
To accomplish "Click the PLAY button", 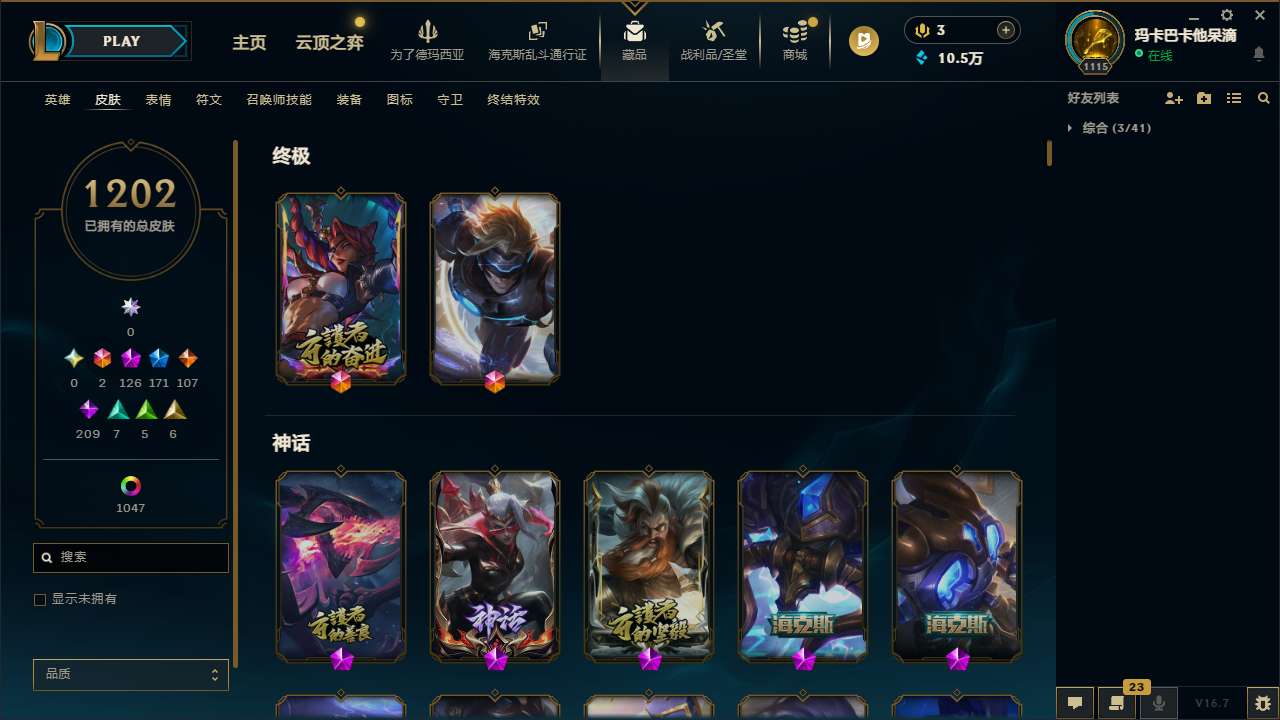I will click(x=121, y=41).
